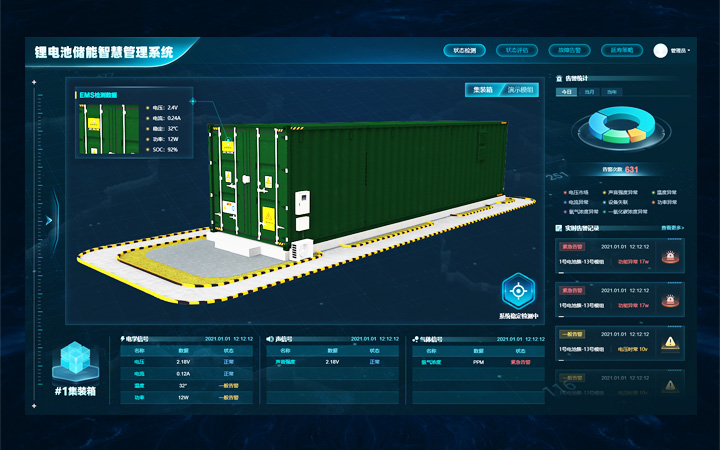The height and width of the screenshot is (450, 720).
Task: Click 查看更多 in the alarm records panel
Action: pos(672,228)
